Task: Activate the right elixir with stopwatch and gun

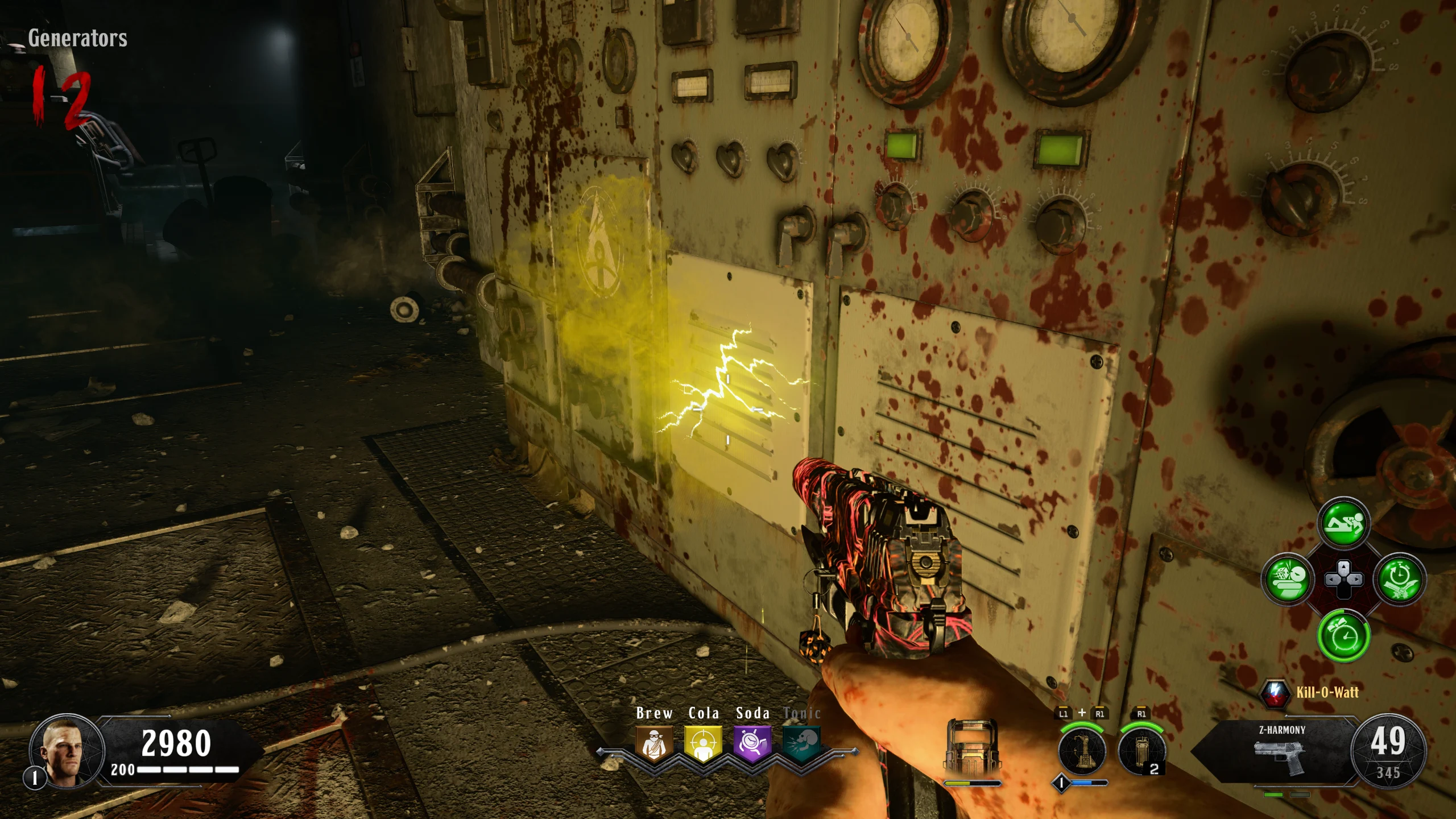Action: 1399,580
